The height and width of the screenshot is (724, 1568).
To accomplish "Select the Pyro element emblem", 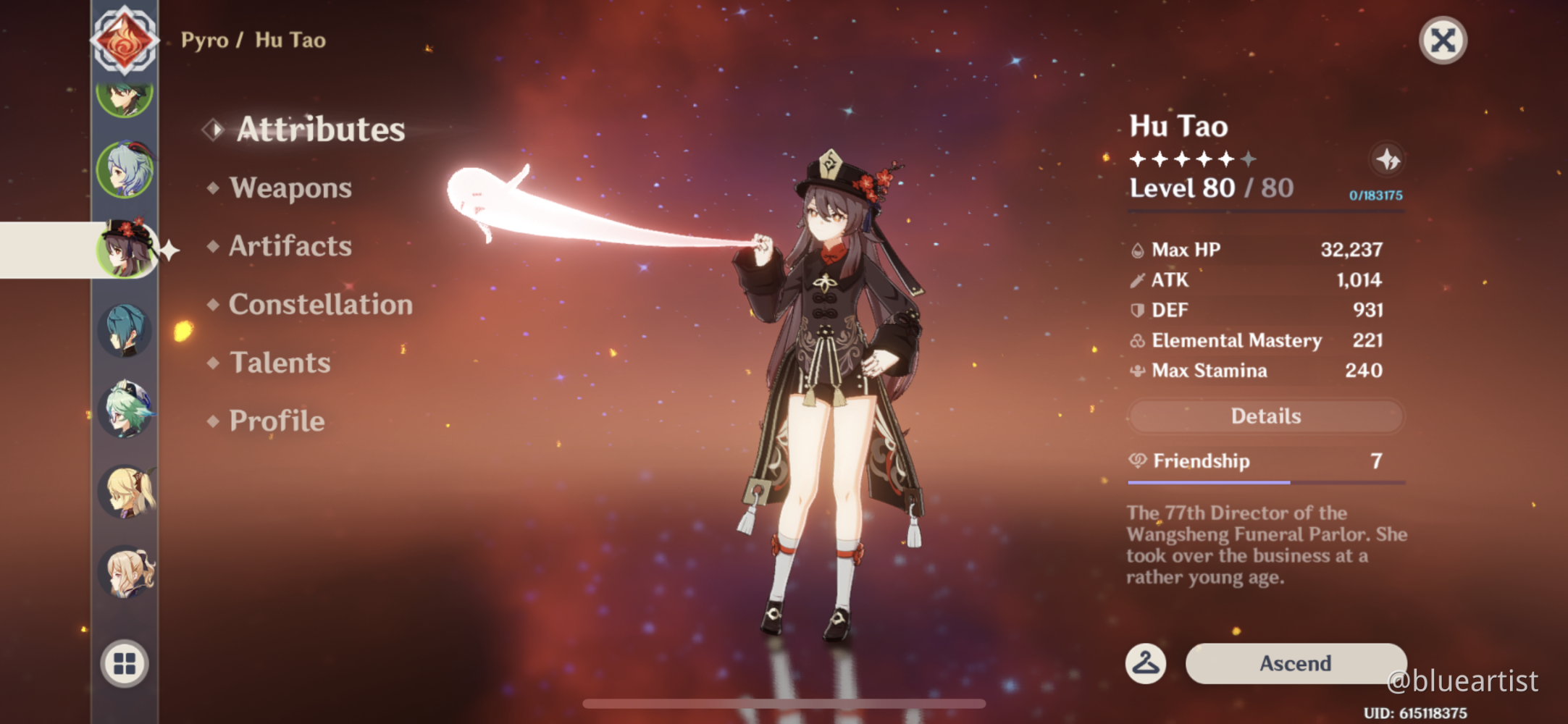I will [125, 41].
